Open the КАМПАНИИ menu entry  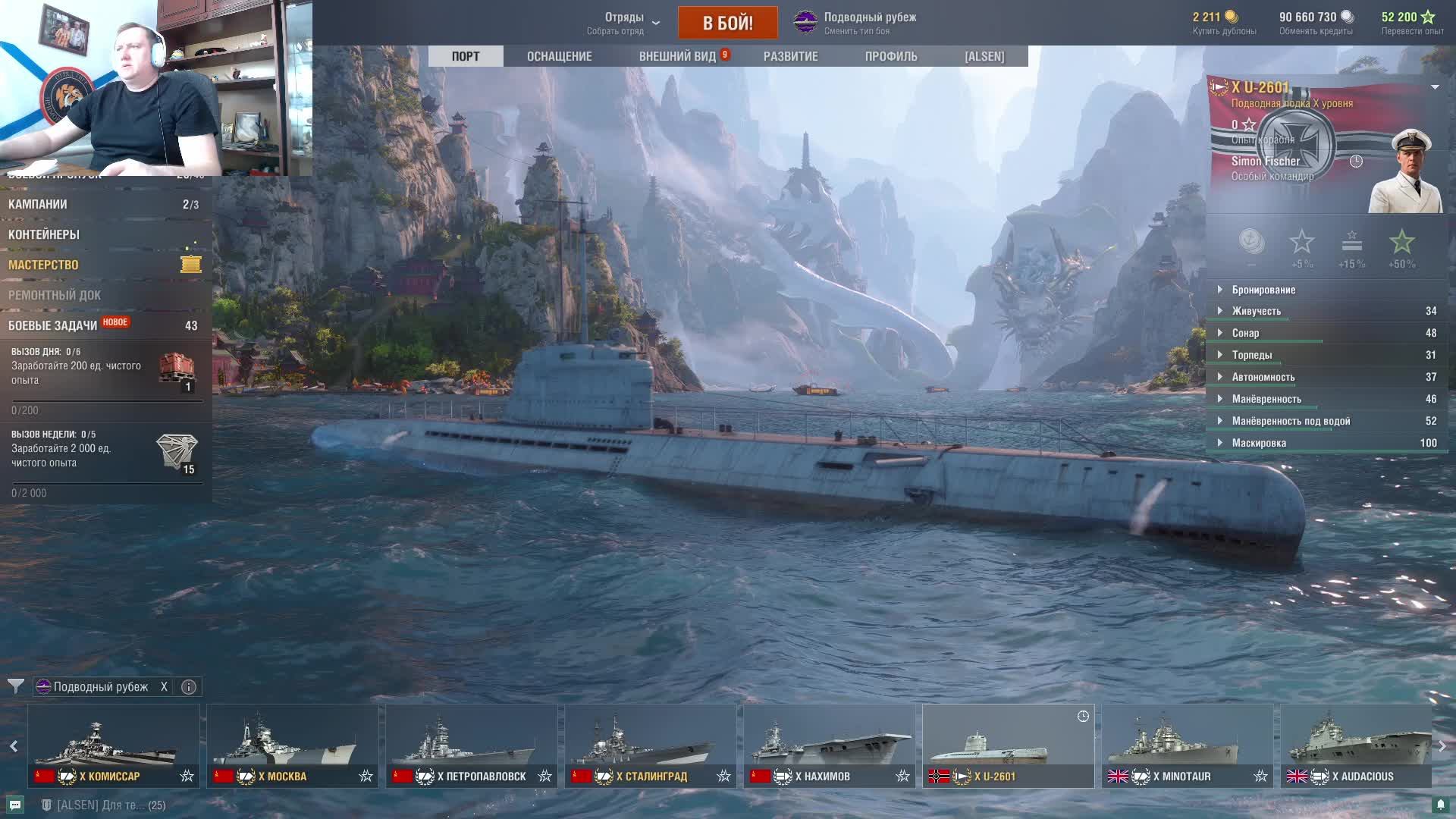38,204
